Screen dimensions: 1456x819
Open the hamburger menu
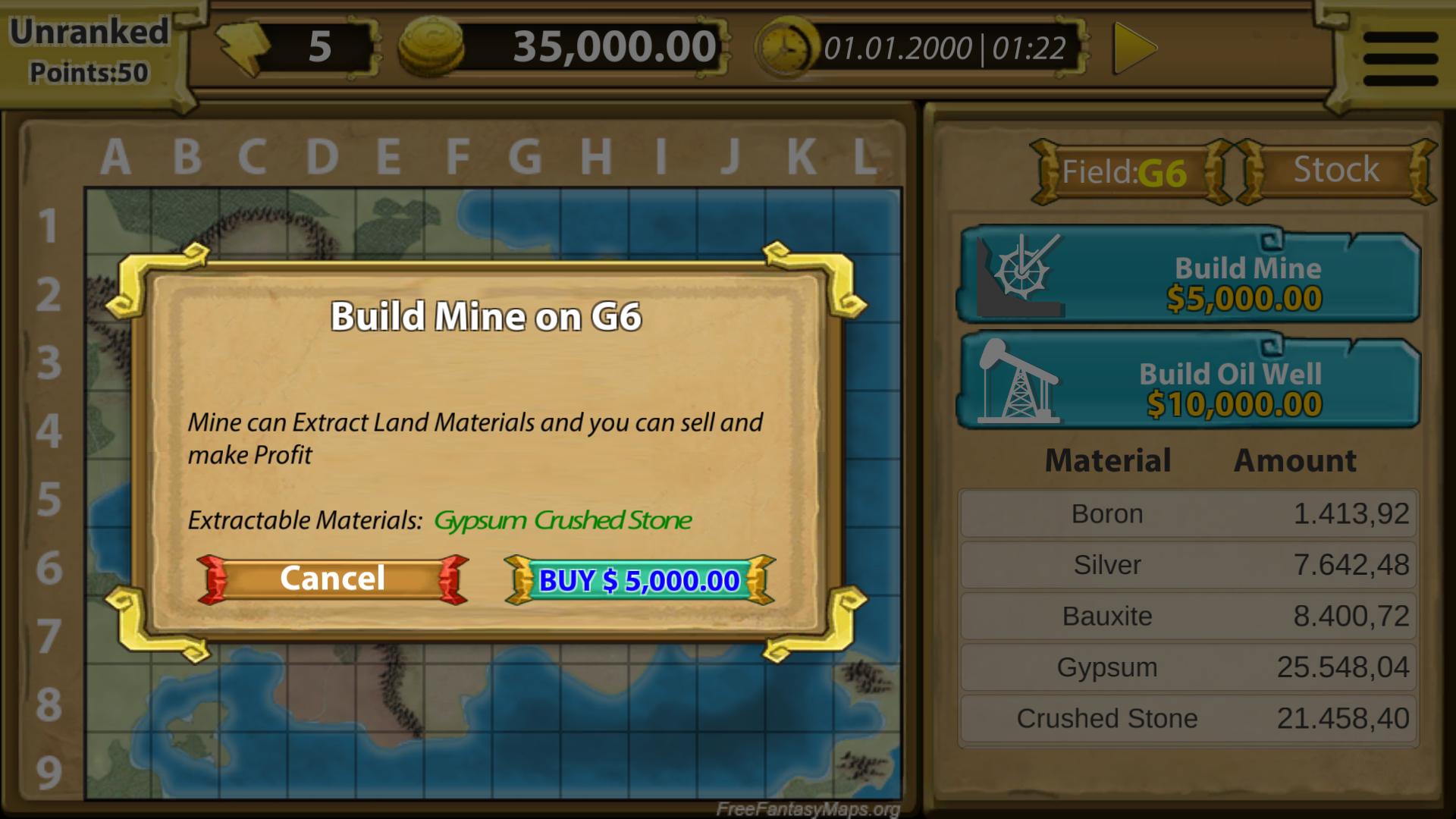1399,49
